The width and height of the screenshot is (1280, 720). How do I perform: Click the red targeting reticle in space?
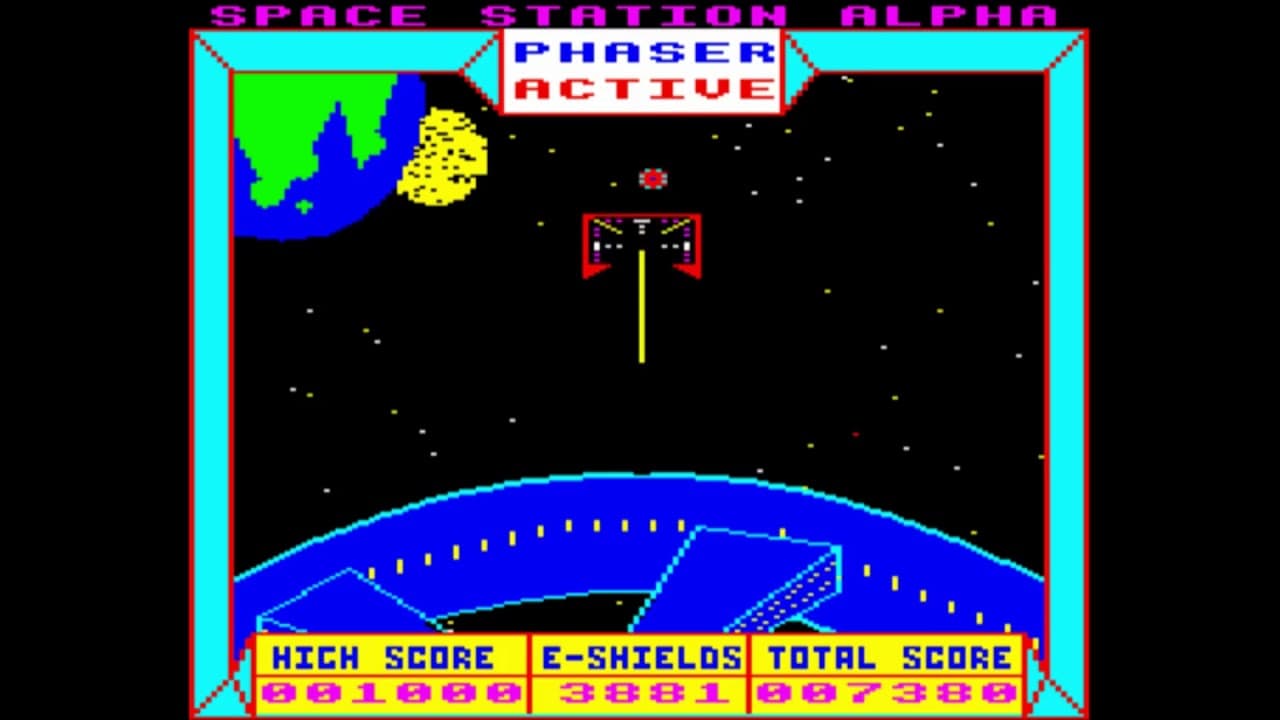pos(652,178)
